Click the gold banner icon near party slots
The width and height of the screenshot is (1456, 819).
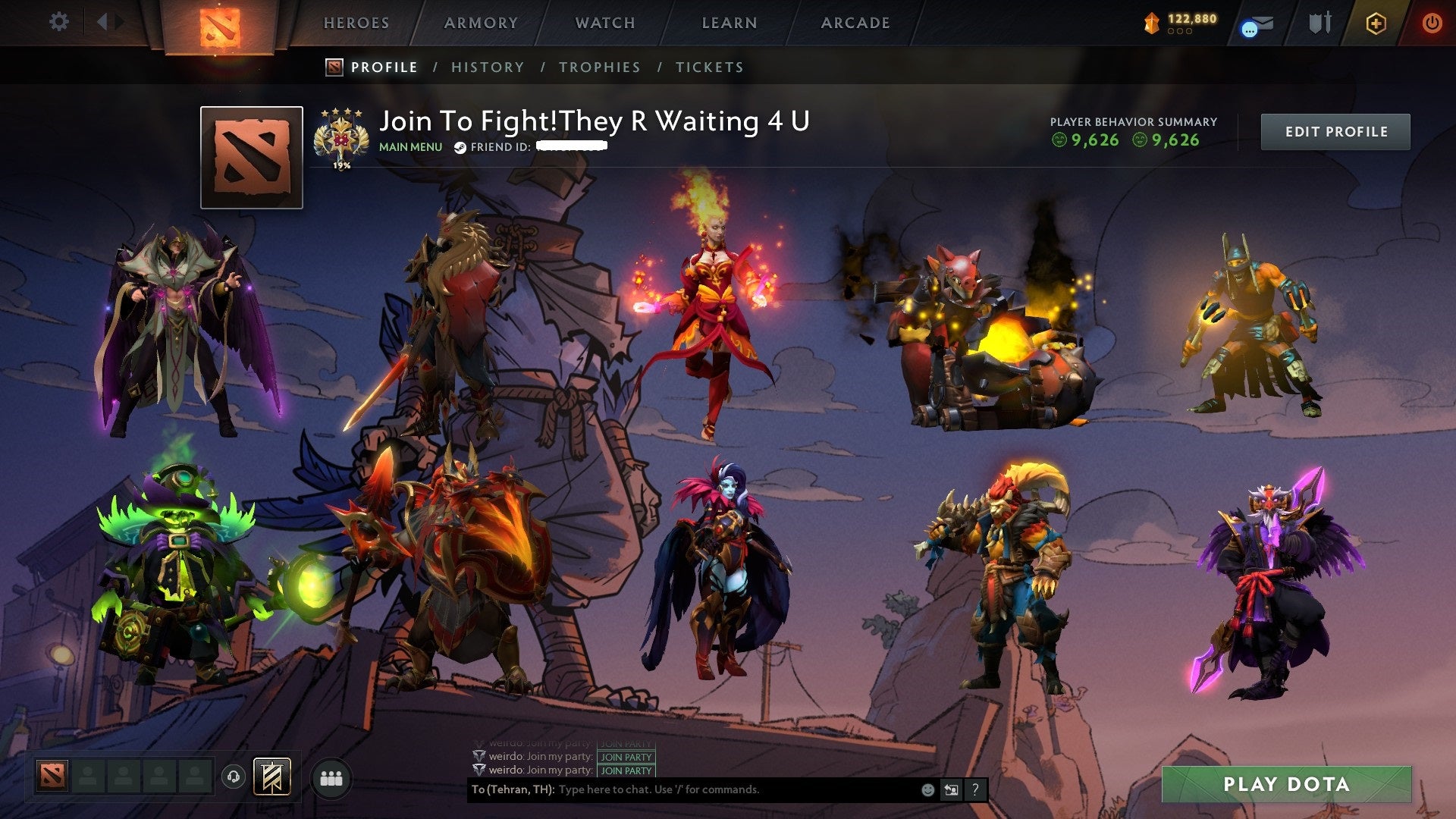click(x=271, y=774)
